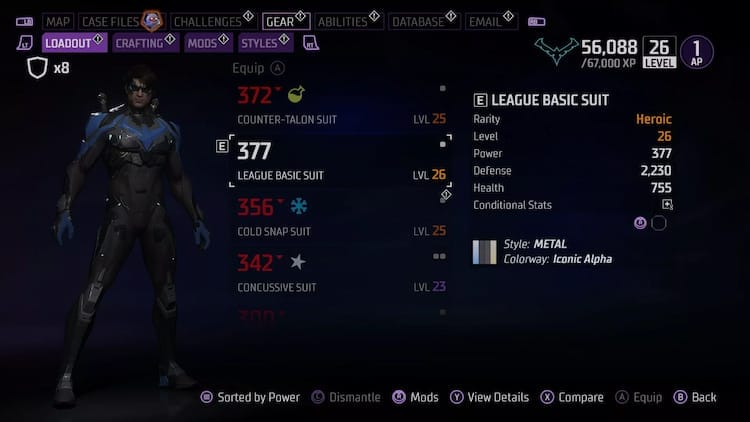Expand the Conditional Stats details

[x=667, y=205]
